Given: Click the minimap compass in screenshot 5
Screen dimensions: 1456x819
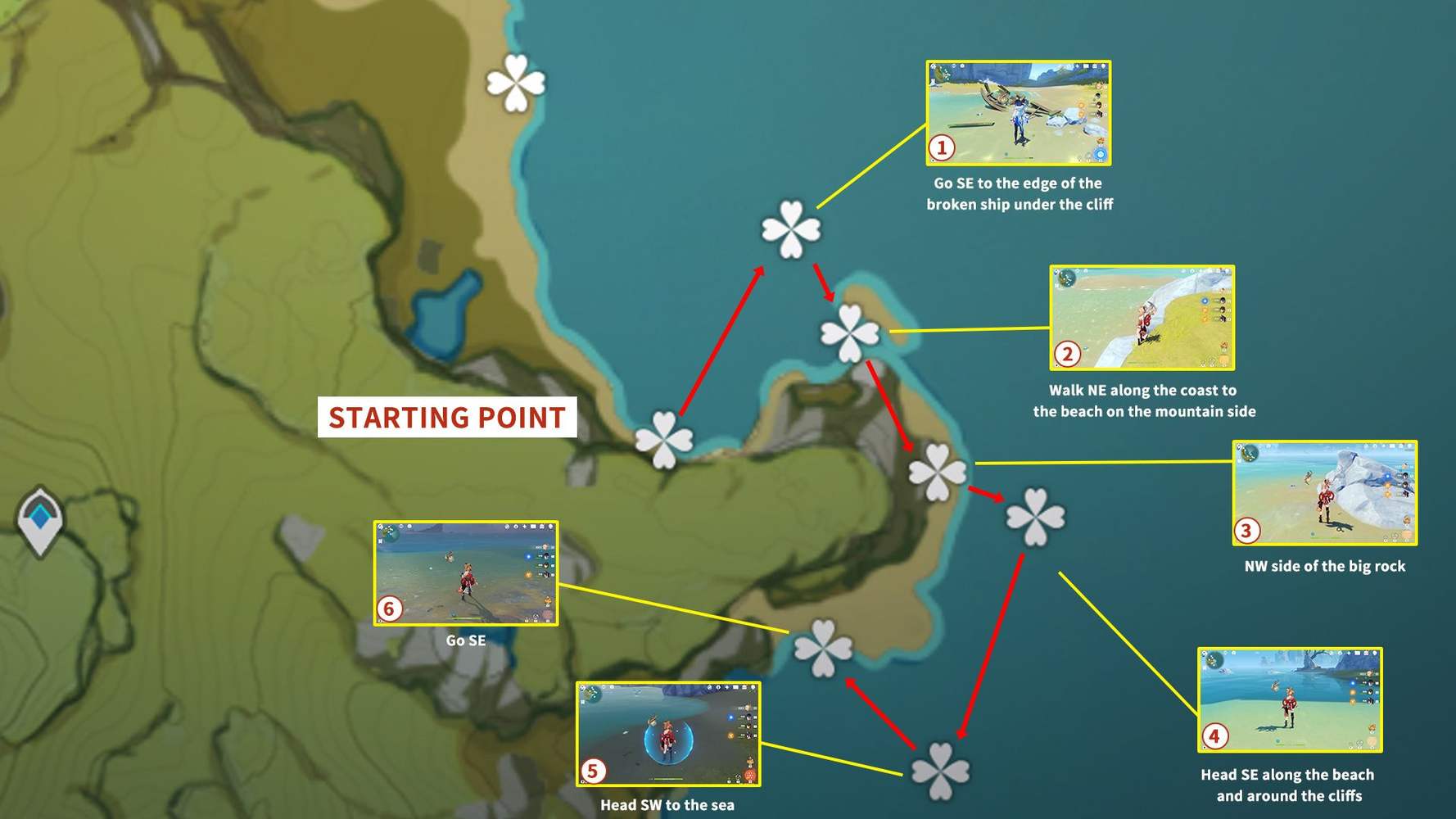Looking at the screenshot, I should 592,694.
